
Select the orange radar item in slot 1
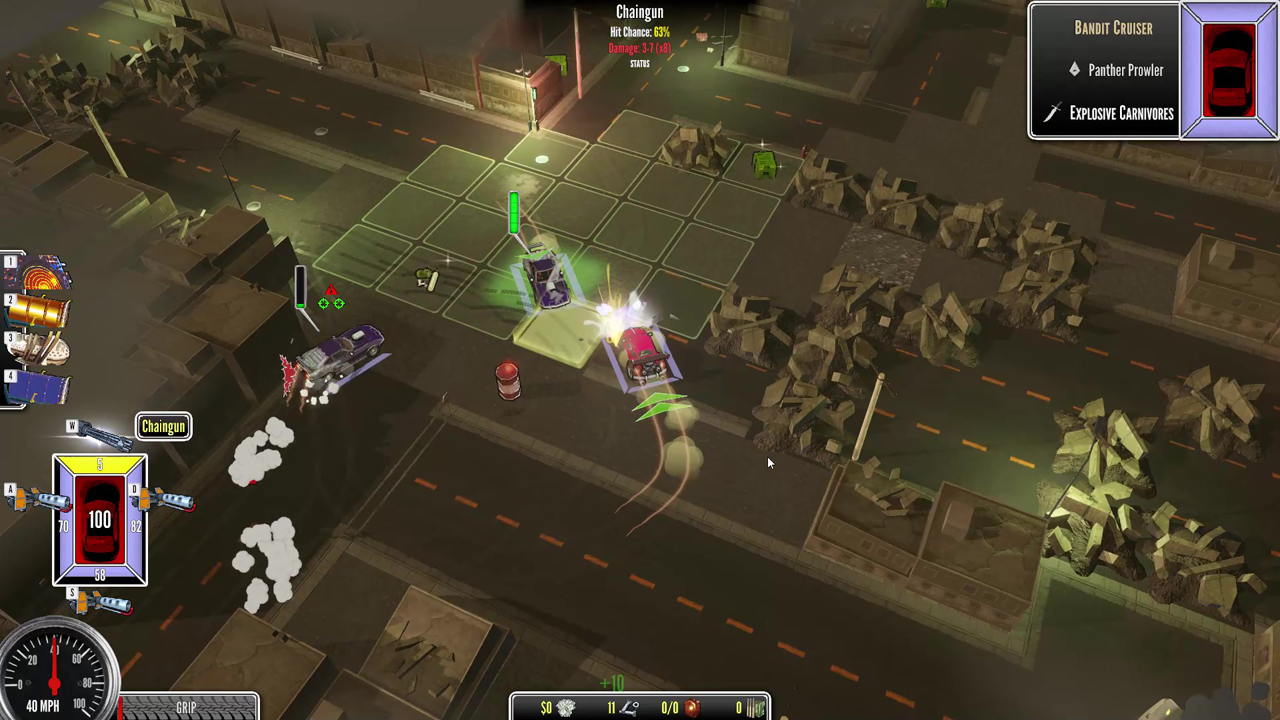pyautogui.click(x=40, y=274)
